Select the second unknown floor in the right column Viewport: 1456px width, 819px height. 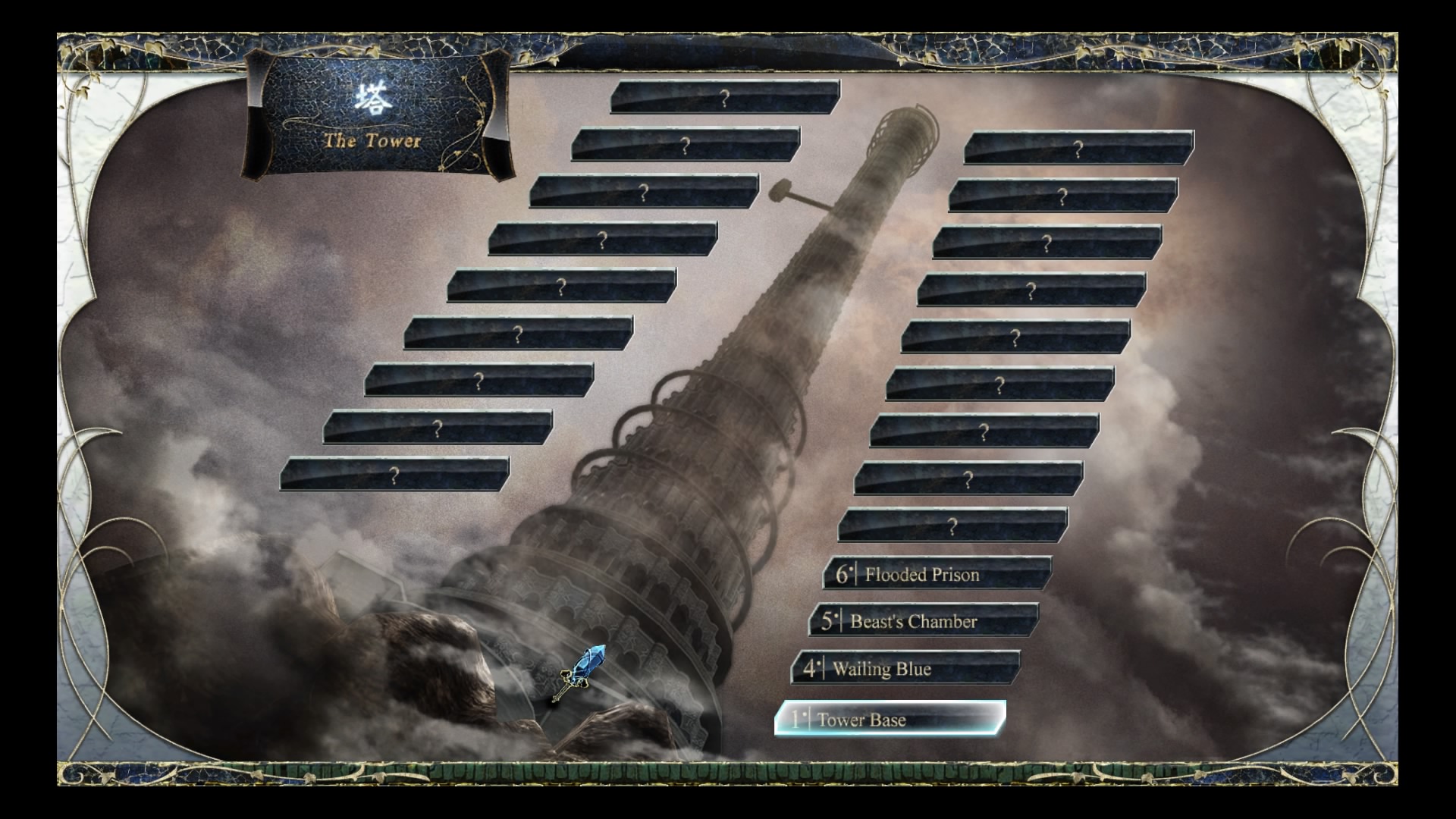(x=1065, y=196)
